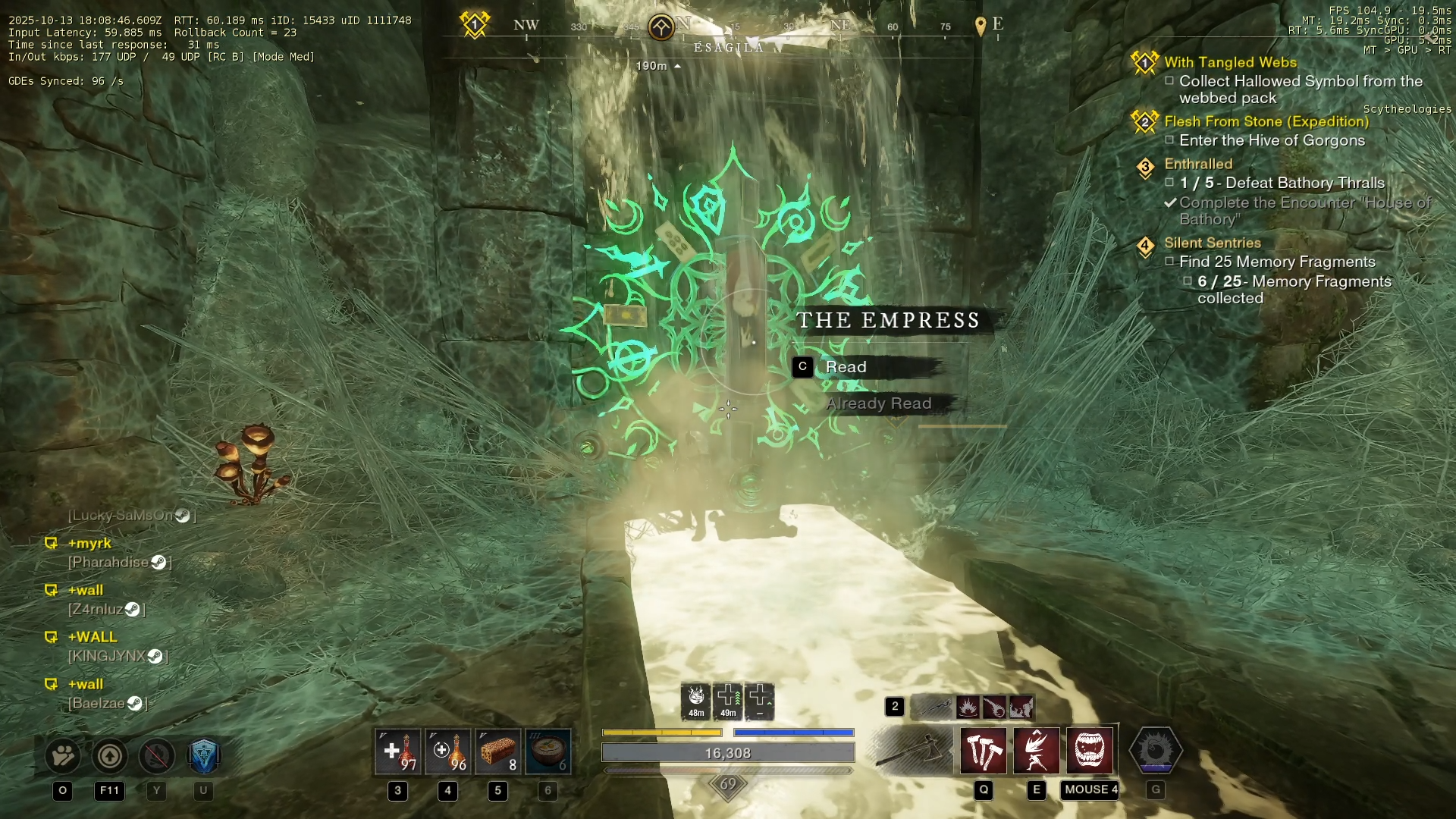Use the health potion with 97 remaining

[x=398, y=752]
